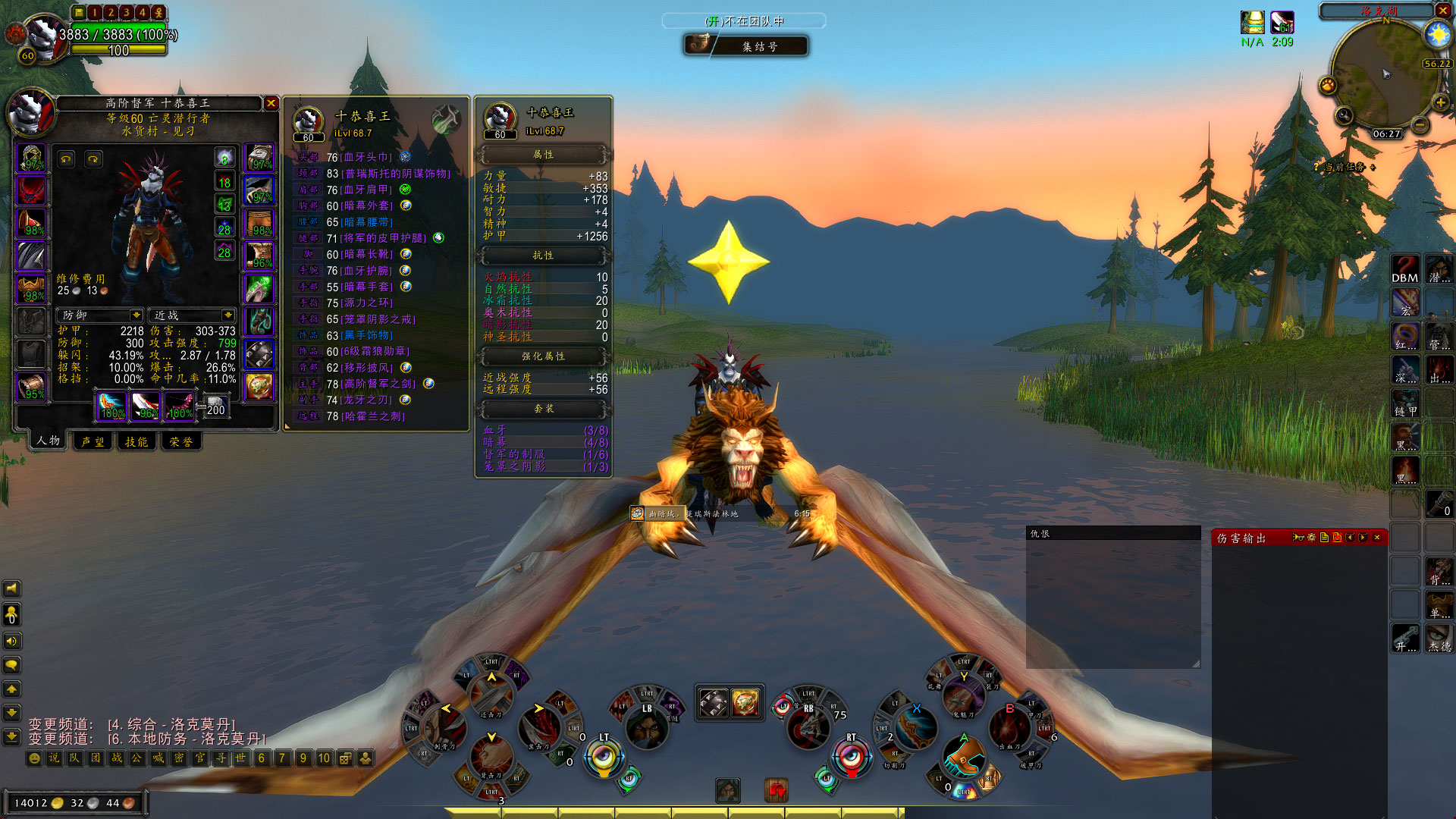Switch to the 声望 reputation tab

(x=93, y=441)
